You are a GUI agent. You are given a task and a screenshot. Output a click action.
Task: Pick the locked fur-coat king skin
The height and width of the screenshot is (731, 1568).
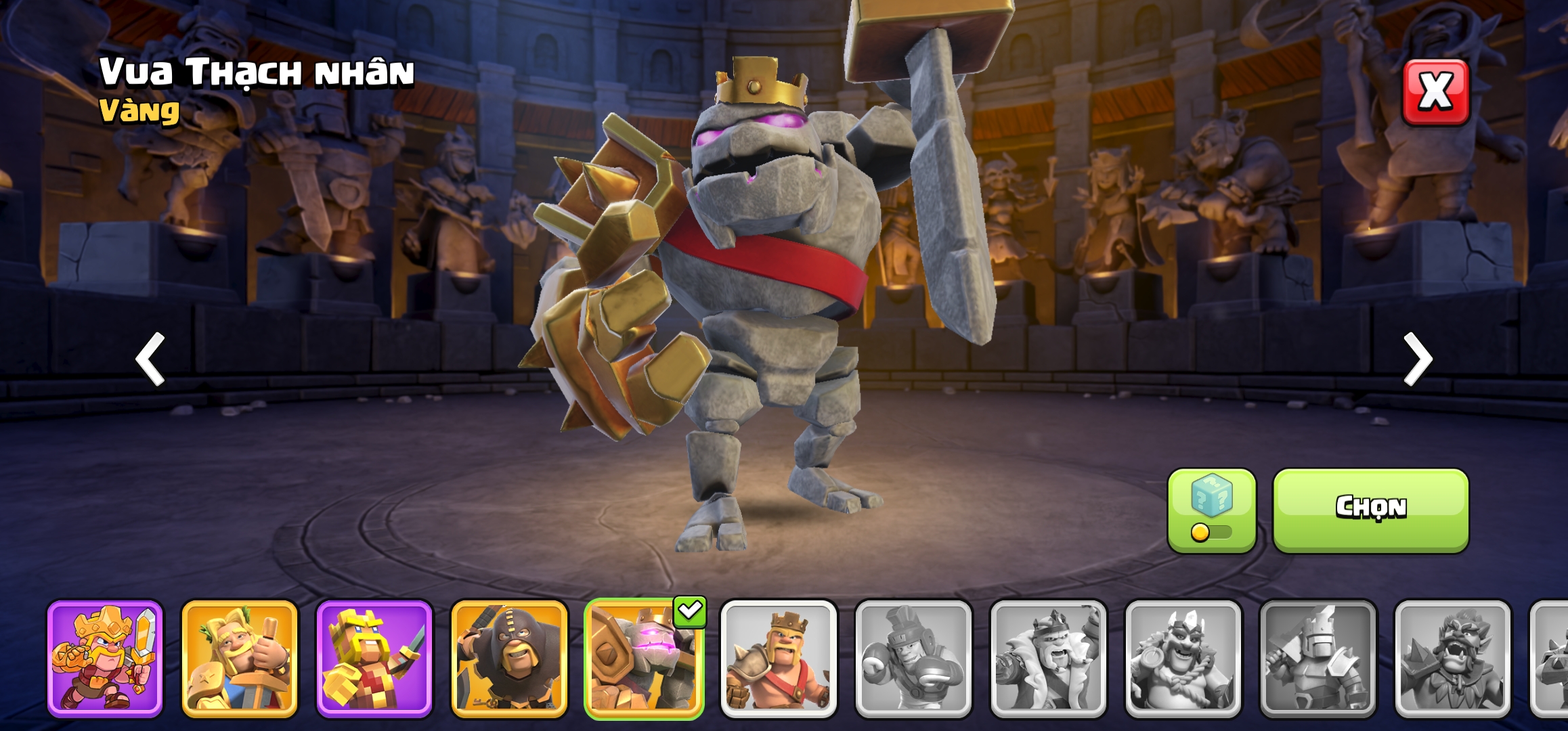coord(1048,658)
